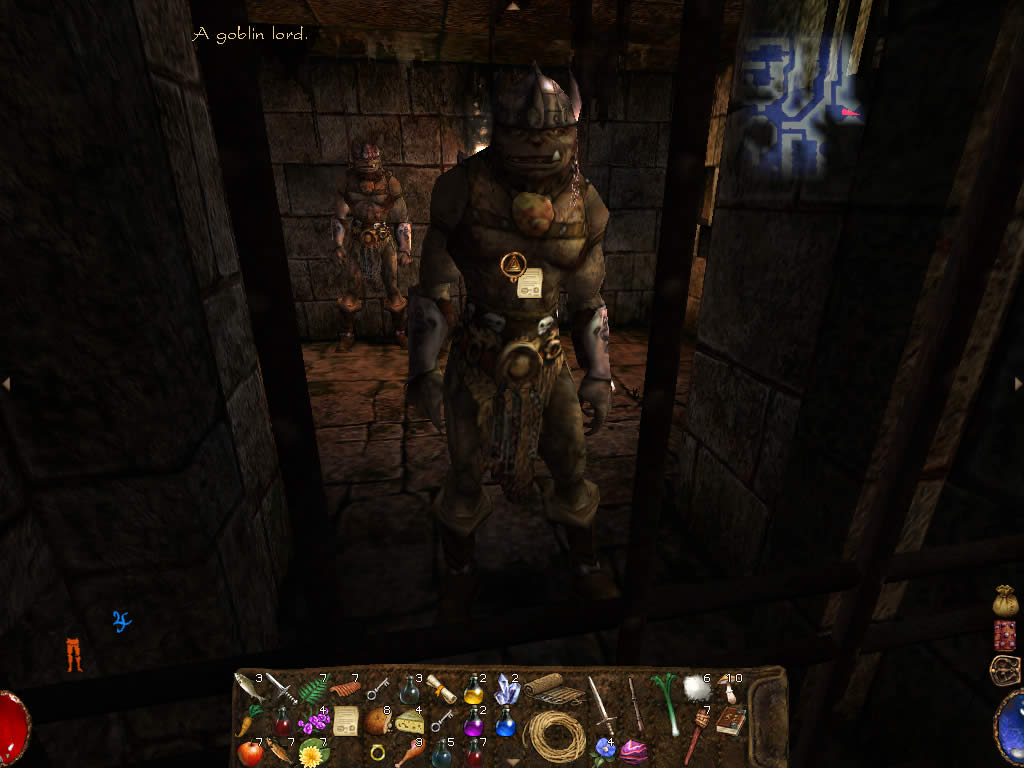This screenshot has height=768, width=1024.
Task: Choose the yellow flower stack
Action: pos(313,752)
